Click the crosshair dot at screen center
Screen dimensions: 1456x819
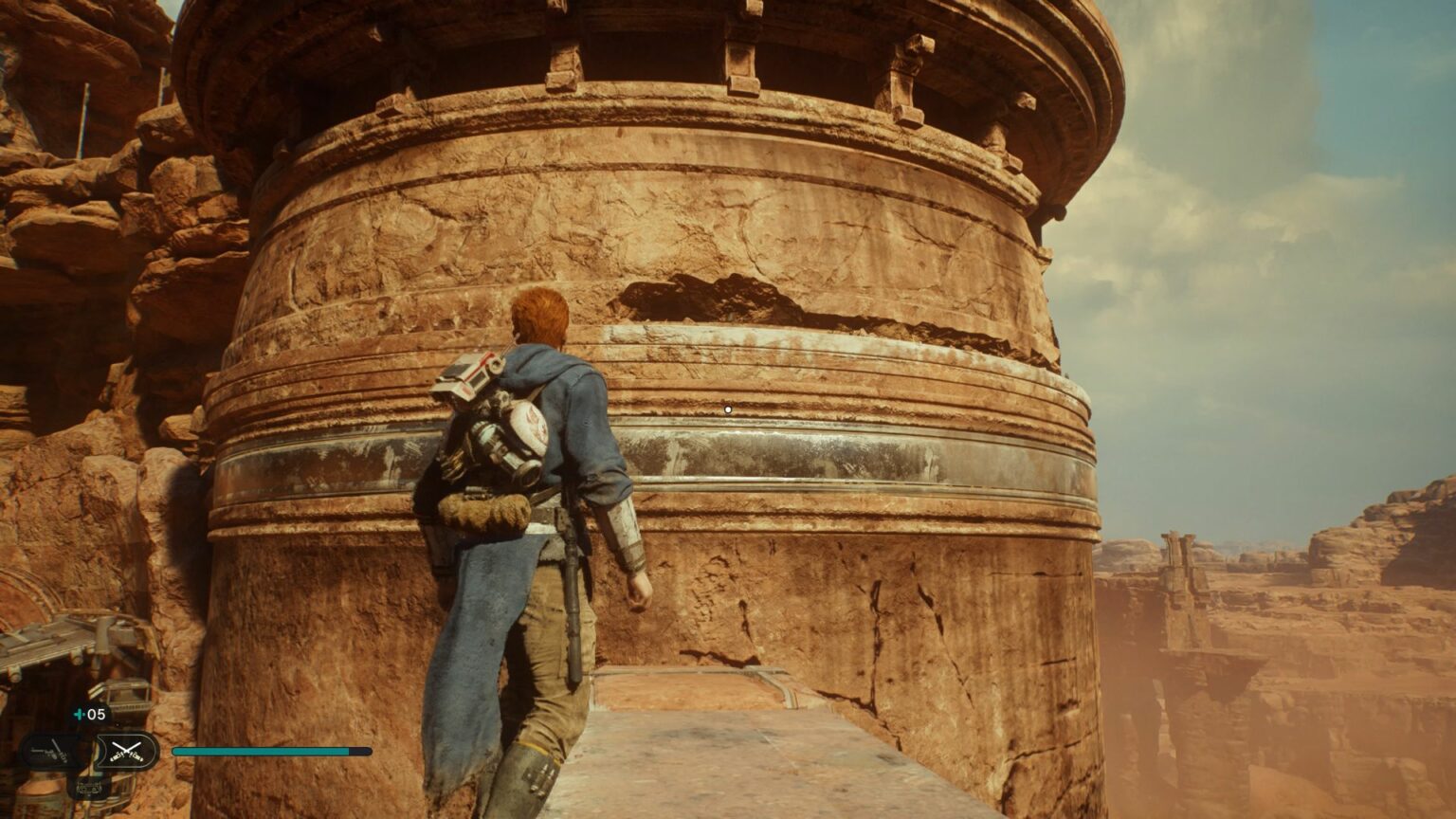tap(727, 408)
